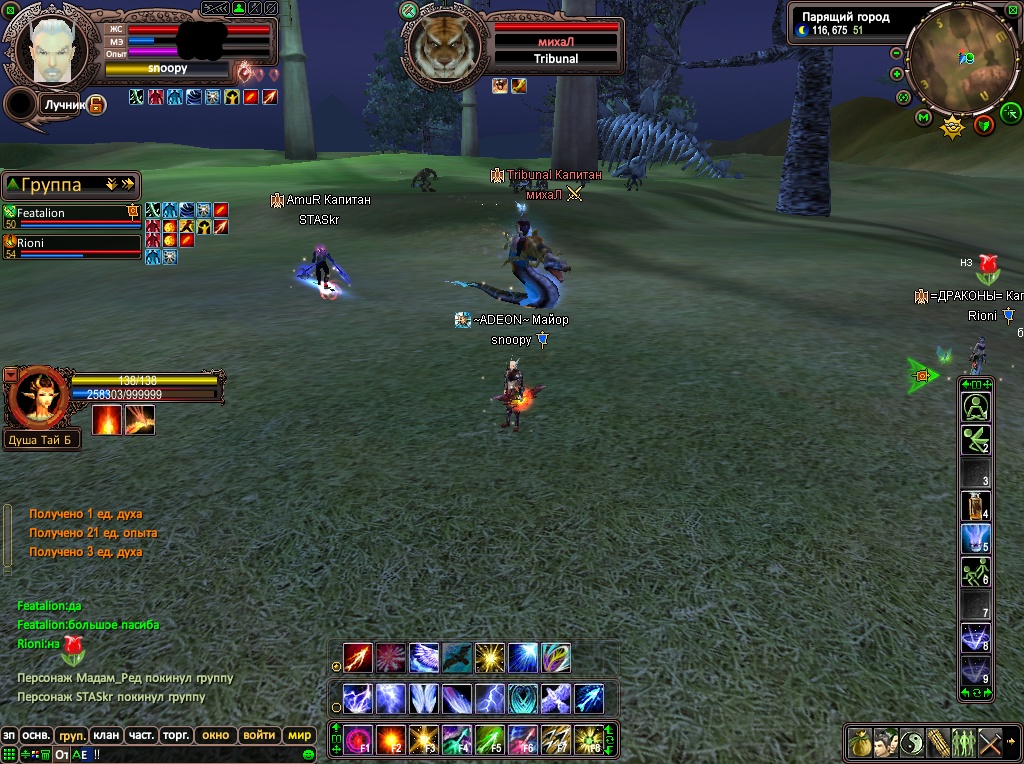Viewport: 1024px width, 764px height.
Task: Activate the meditation skill in slot 1
Action: click(x=975, y=407)
